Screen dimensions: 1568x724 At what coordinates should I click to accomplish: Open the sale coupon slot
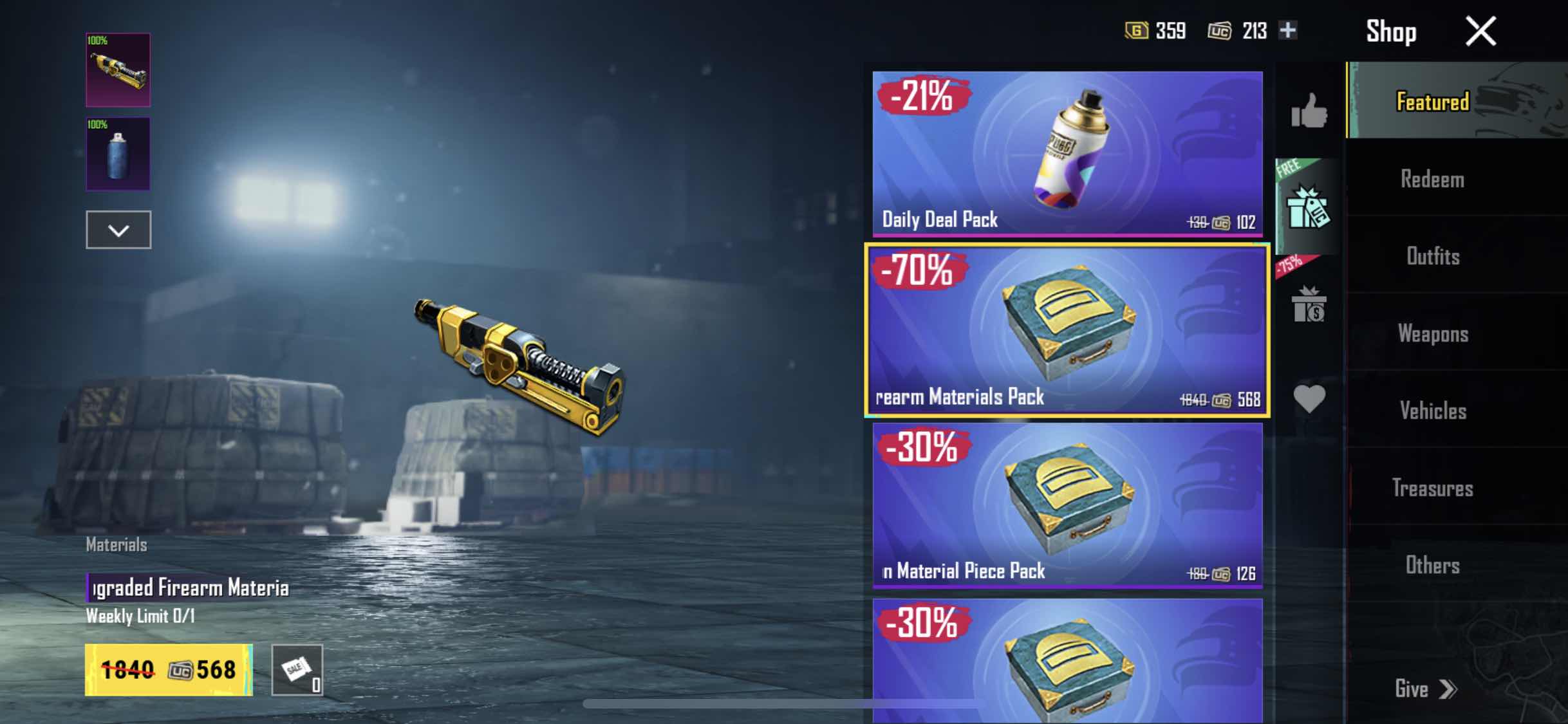click(297, 670)
